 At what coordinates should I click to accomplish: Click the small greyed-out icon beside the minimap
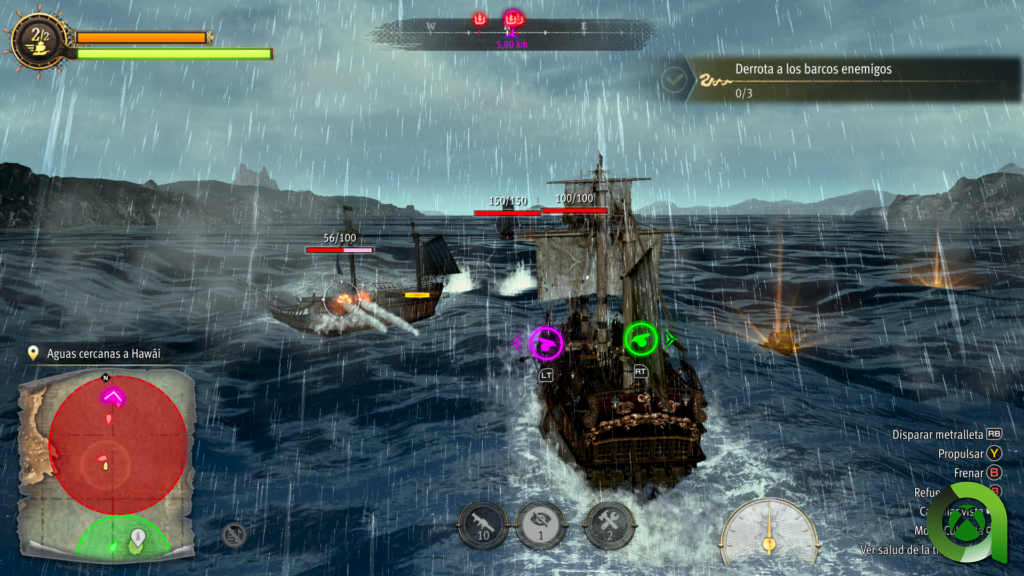[234, 535]
